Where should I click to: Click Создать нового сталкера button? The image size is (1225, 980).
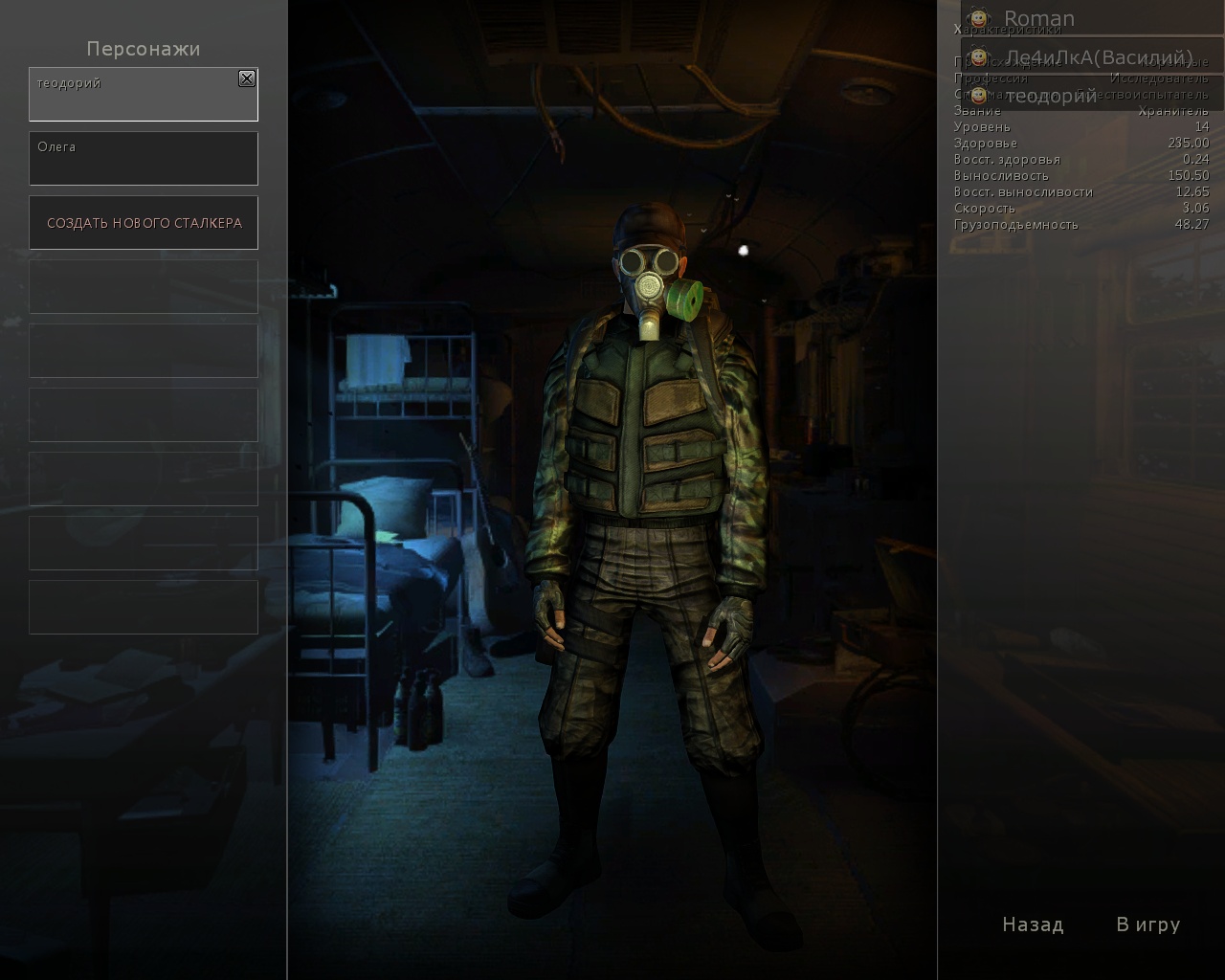144,223
